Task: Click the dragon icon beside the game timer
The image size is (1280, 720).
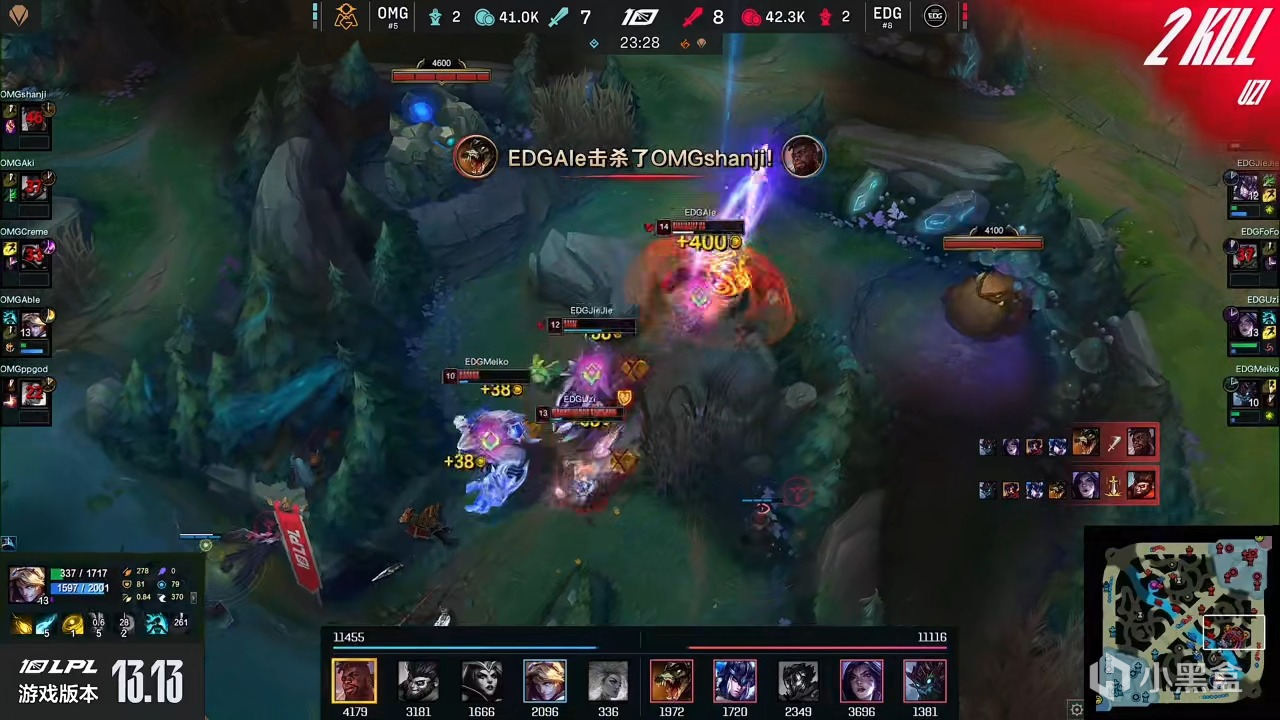Action: [x=685, y=42]
